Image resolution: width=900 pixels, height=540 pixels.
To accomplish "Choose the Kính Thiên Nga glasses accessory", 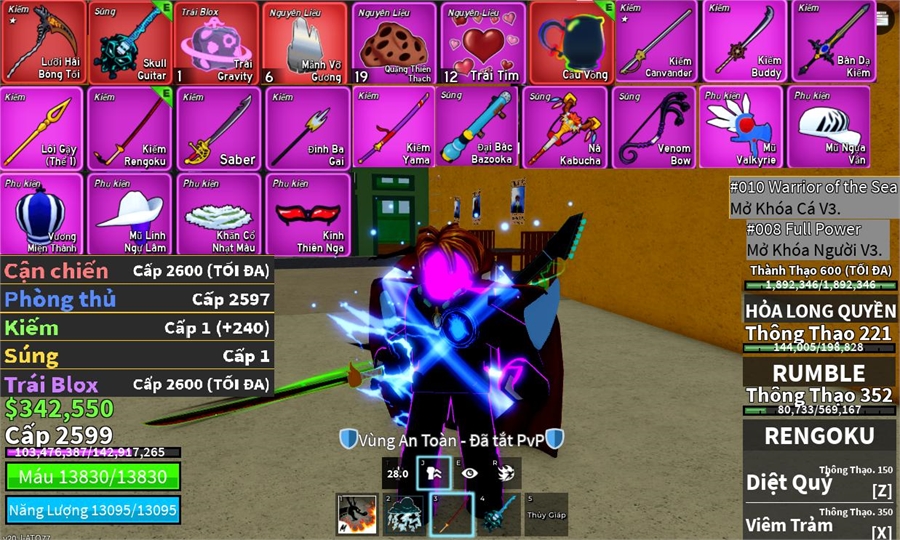I will (x=307, y=214).
